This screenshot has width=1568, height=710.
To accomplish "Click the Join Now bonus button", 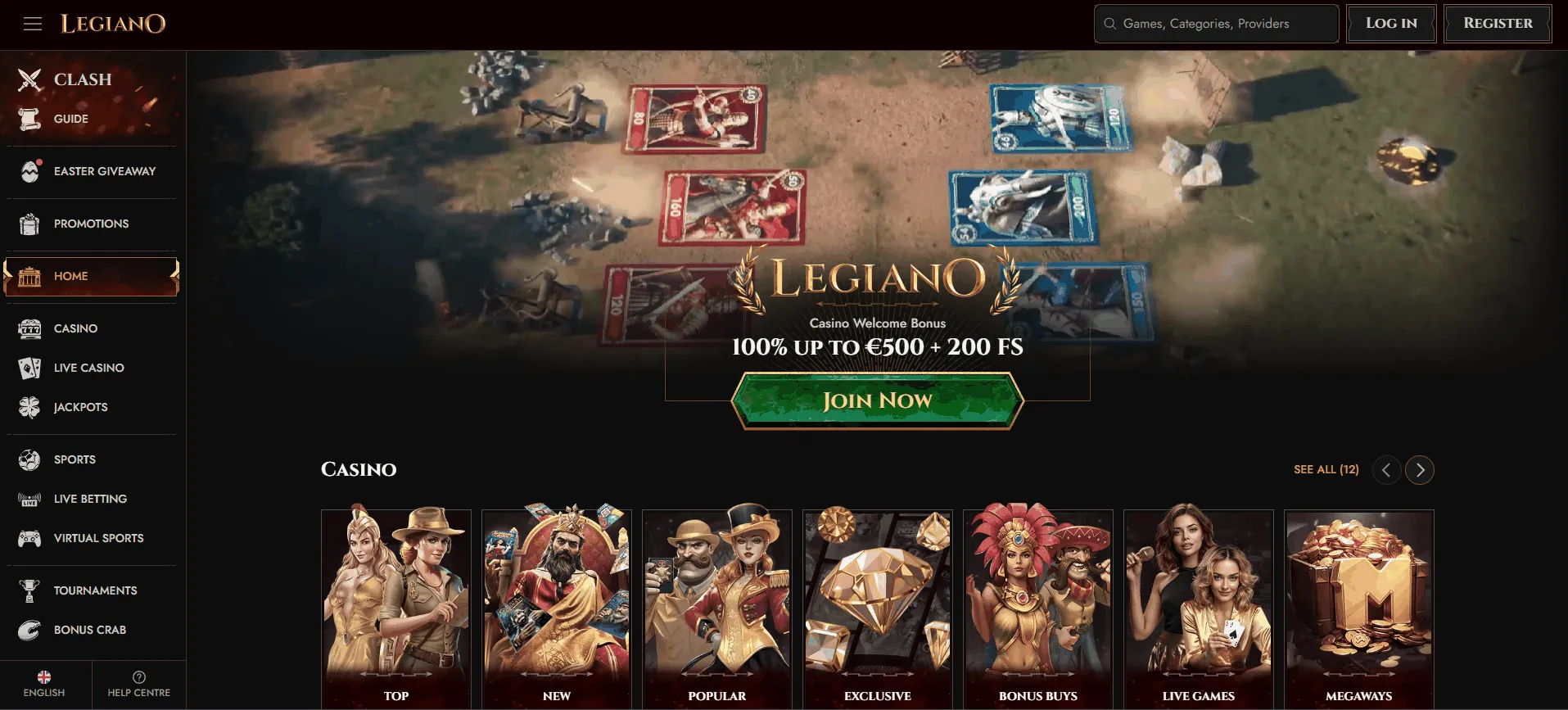I will coord(877,400).
